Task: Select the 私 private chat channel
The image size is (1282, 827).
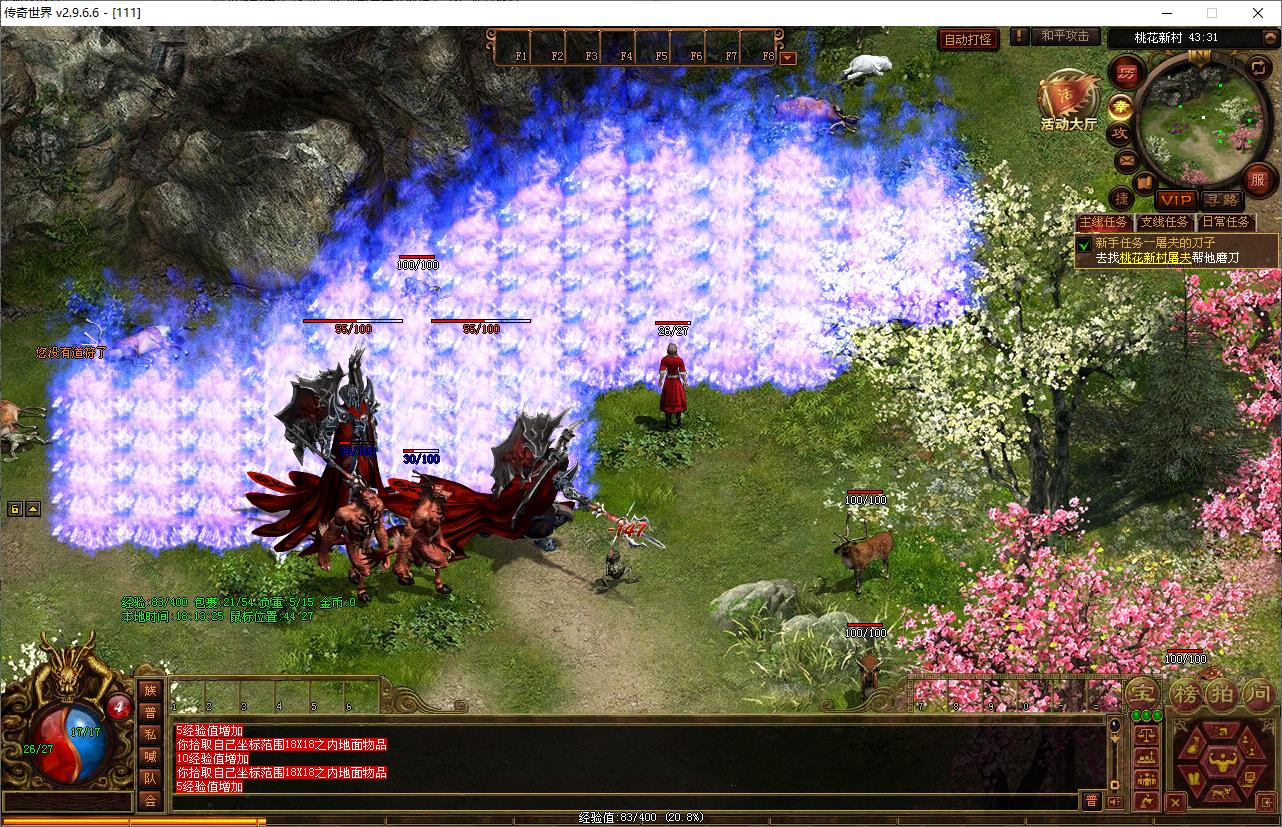Action: coord(149,734)
